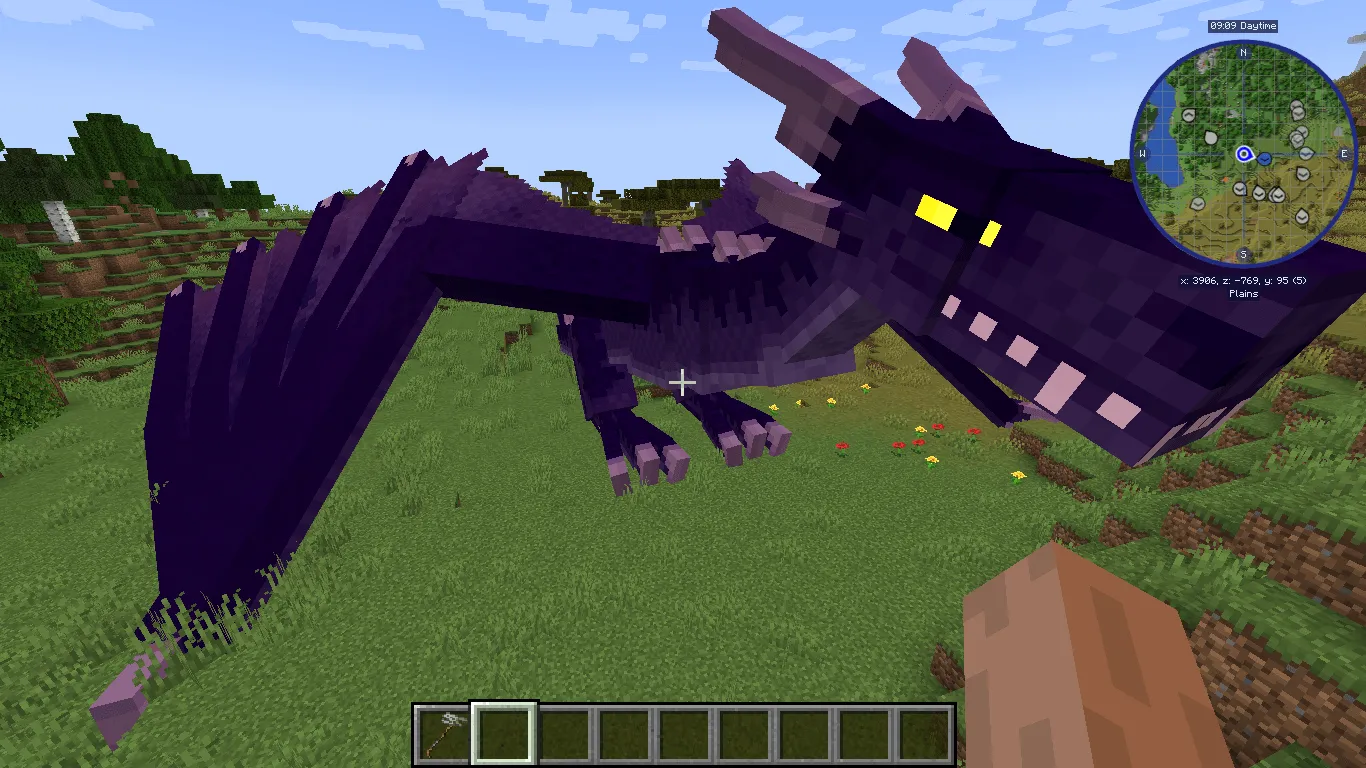Click the player arrow marker on the minimap
Image resolution: width=1366 pixels, height=768 pixels.
tap(1243, 154)
